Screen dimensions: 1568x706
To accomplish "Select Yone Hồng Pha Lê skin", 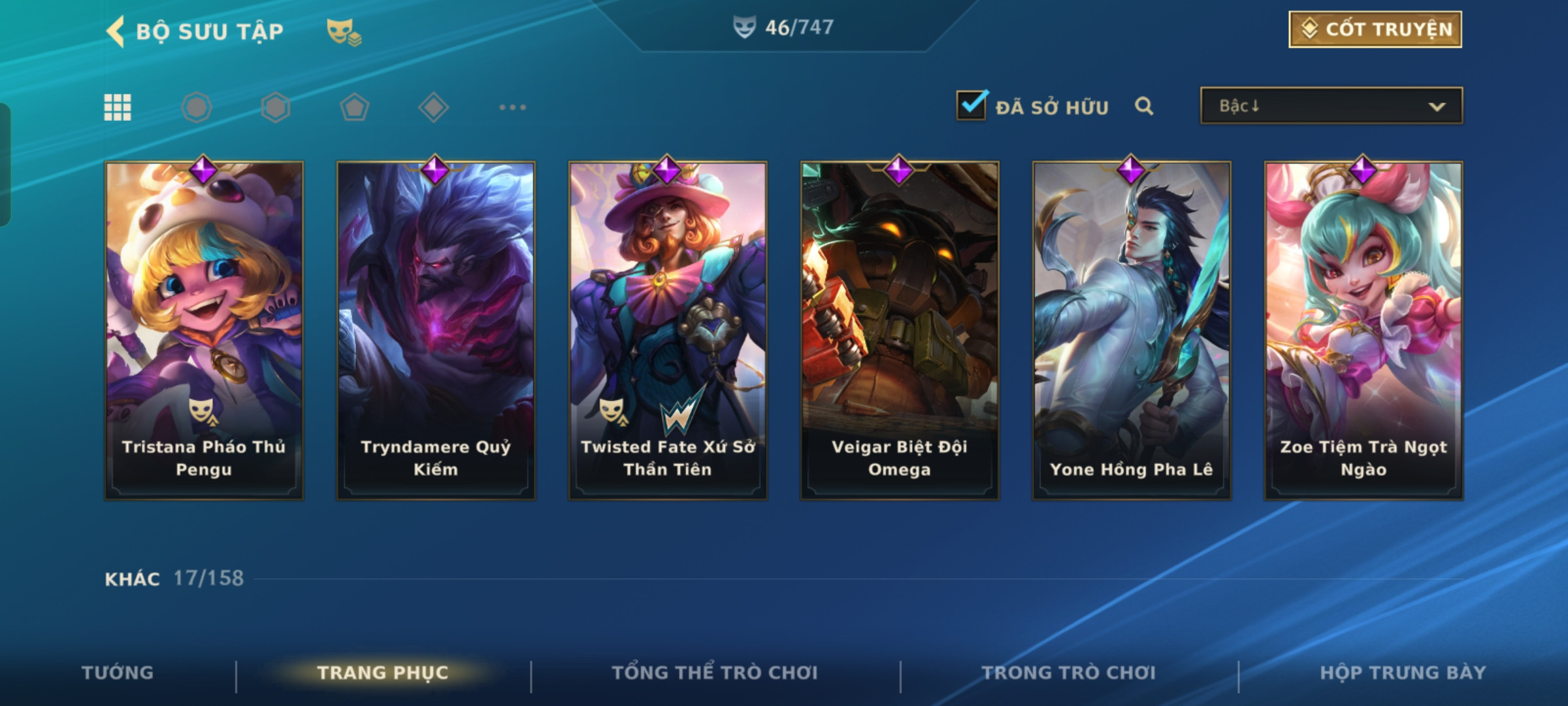I will (x=1132, y=330).
